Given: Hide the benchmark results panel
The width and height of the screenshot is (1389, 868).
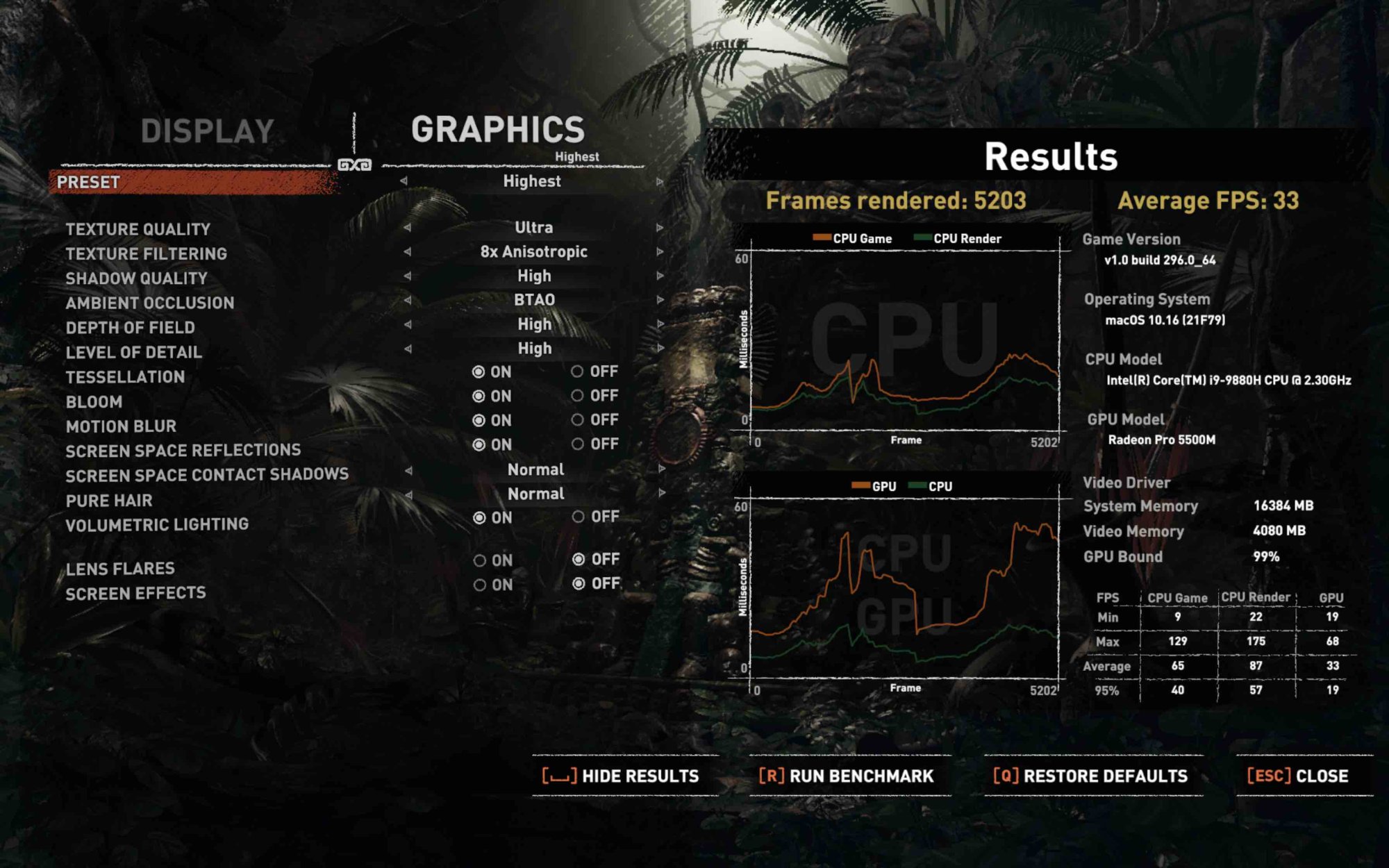Looking at the screenshot, I should (622, 776).
